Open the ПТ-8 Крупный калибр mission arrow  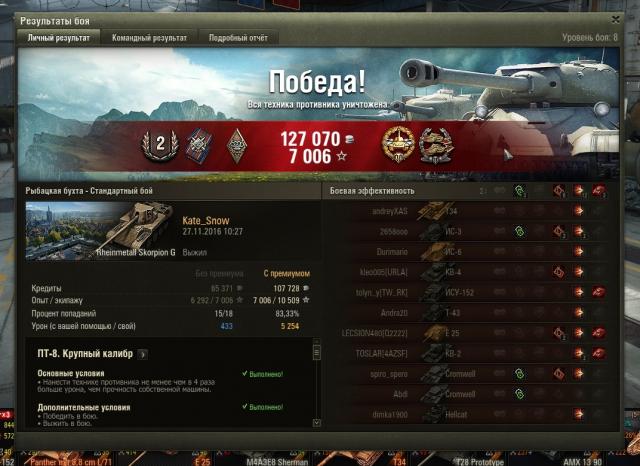[x=142, y=353]
